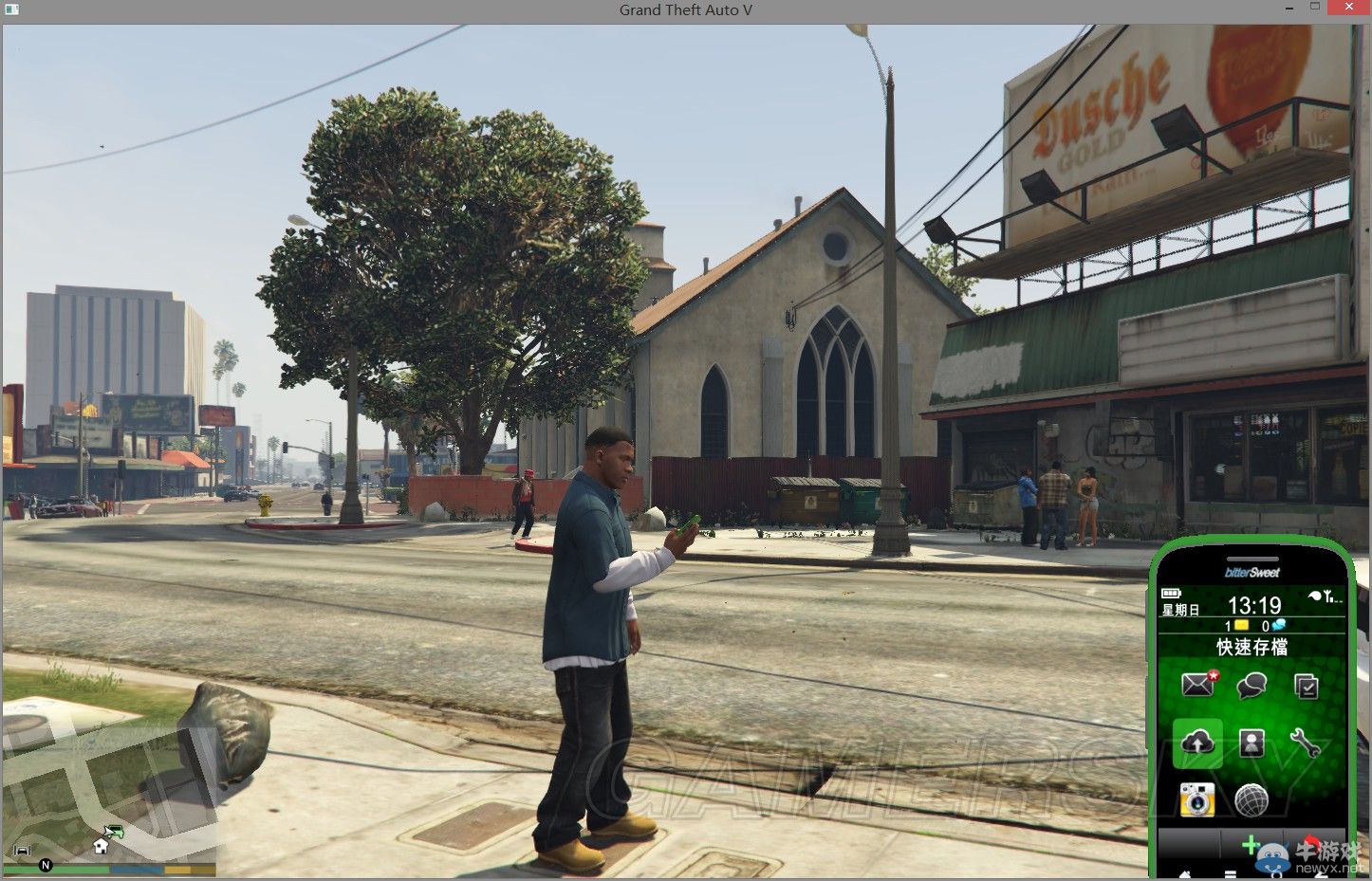
Task: Click the safehouse house icon on the minimap
Action: tap(101, 846)
